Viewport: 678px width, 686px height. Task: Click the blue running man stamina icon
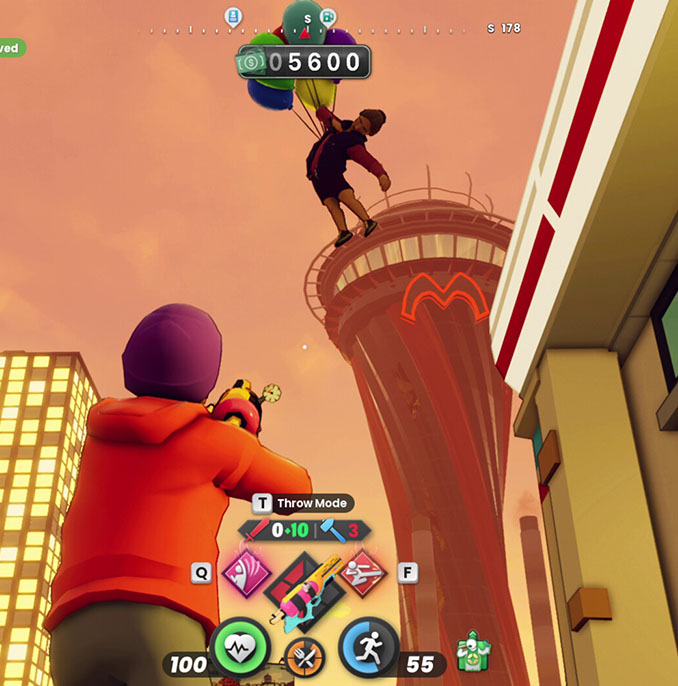(x=368, y=647)
